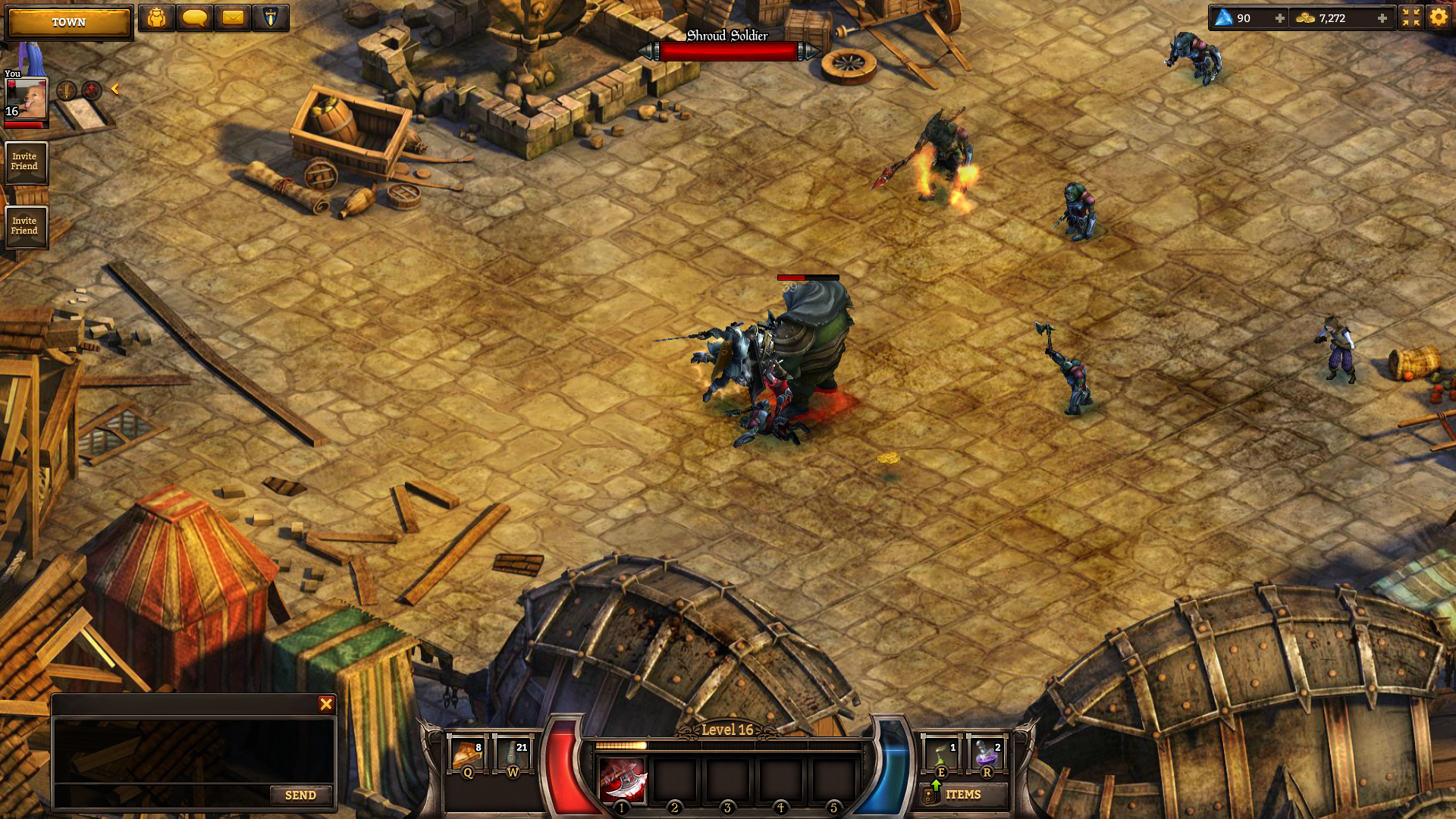This screenshot has width=1456, height=819.
Task: Open the mail envelope icon
Action: click(x=233, y=17)
